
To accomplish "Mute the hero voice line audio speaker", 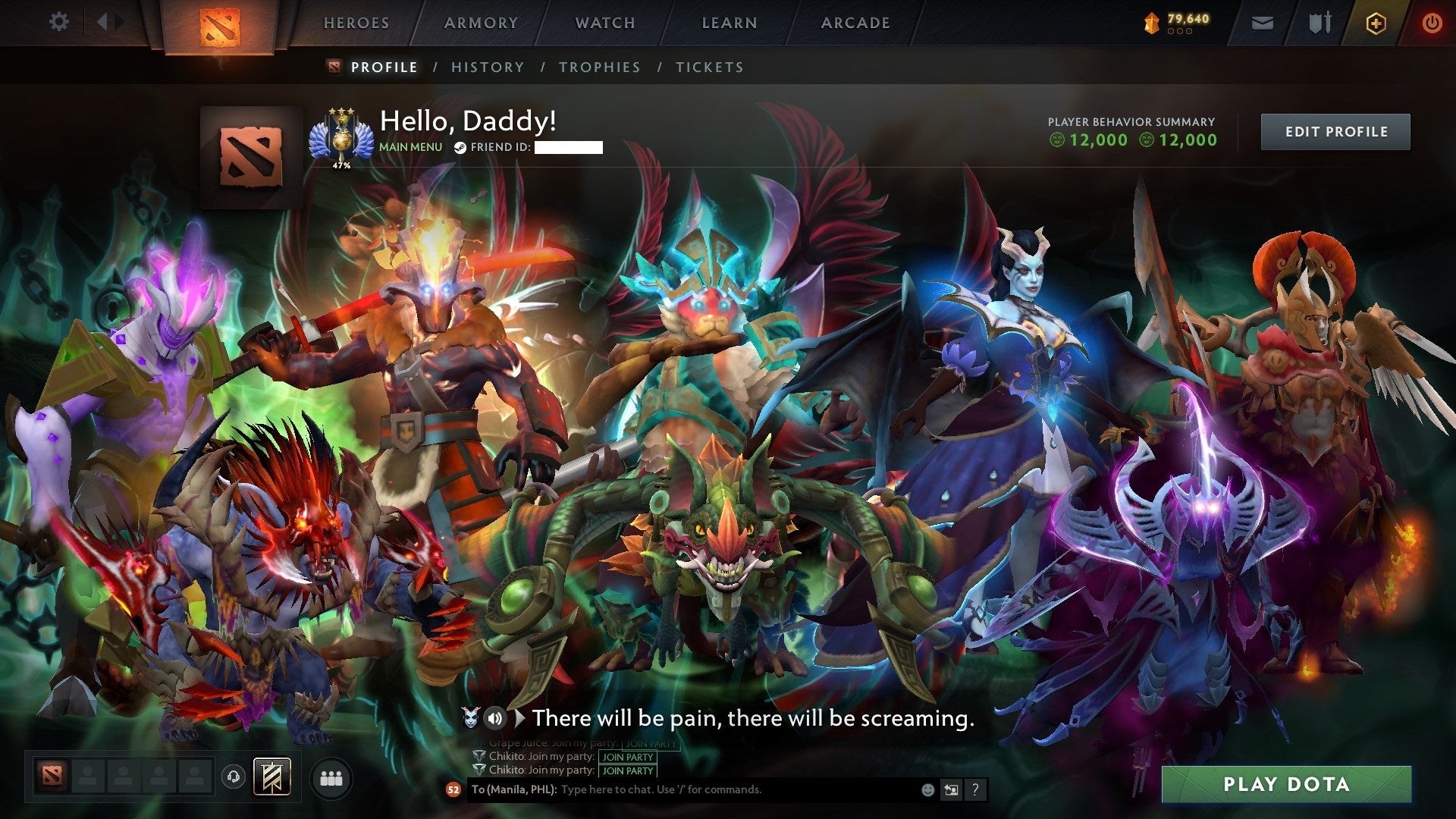I will [x=495, y=718].
